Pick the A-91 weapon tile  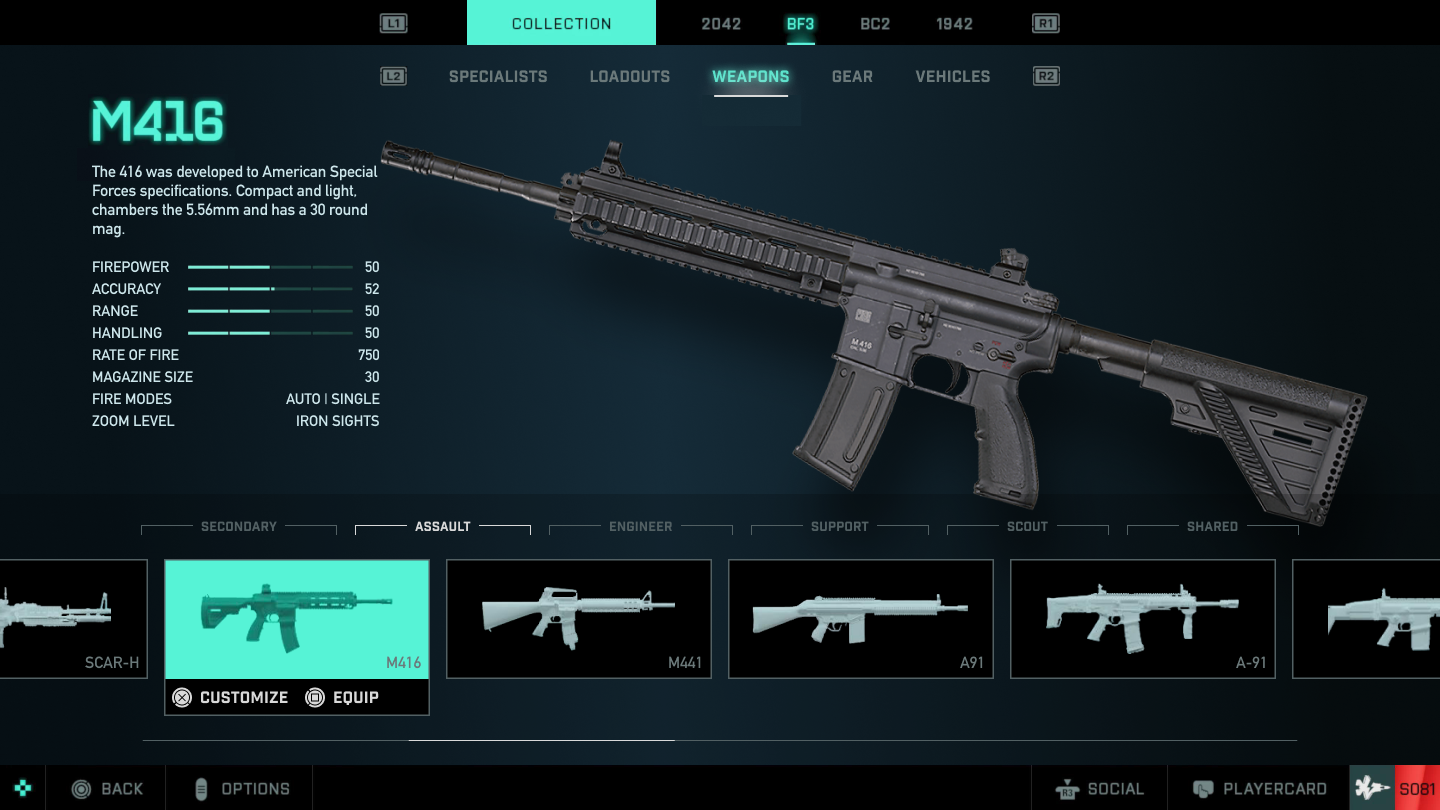1143,618
